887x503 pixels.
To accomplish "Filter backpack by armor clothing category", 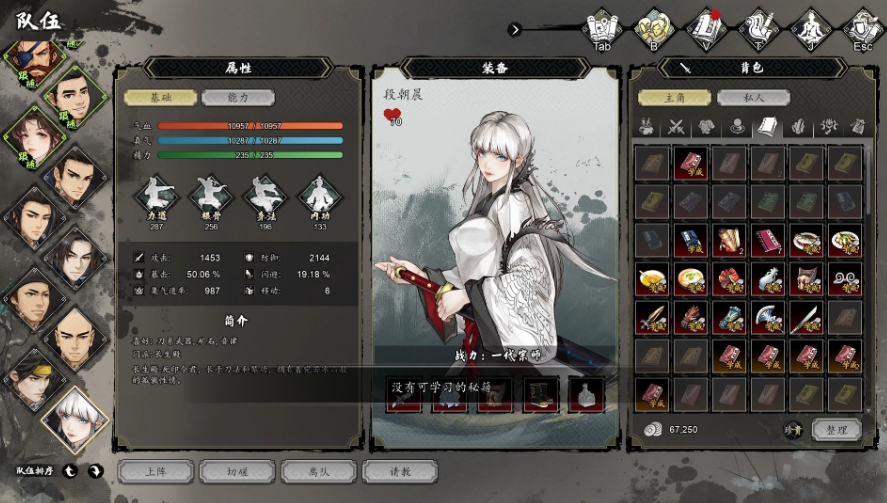I will [707, 127].
